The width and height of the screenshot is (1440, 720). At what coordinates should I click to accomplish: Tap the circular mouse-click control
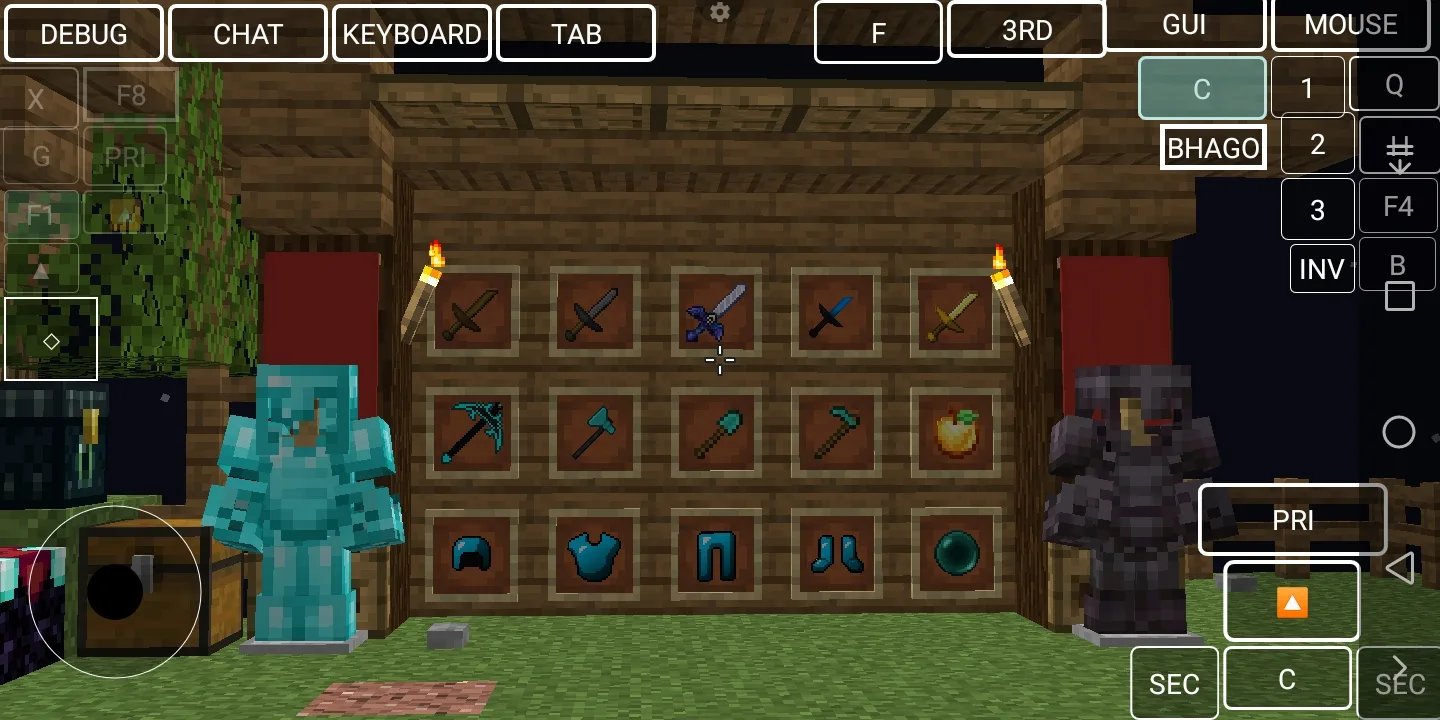pyautogui.click(x=1398, y=432)
